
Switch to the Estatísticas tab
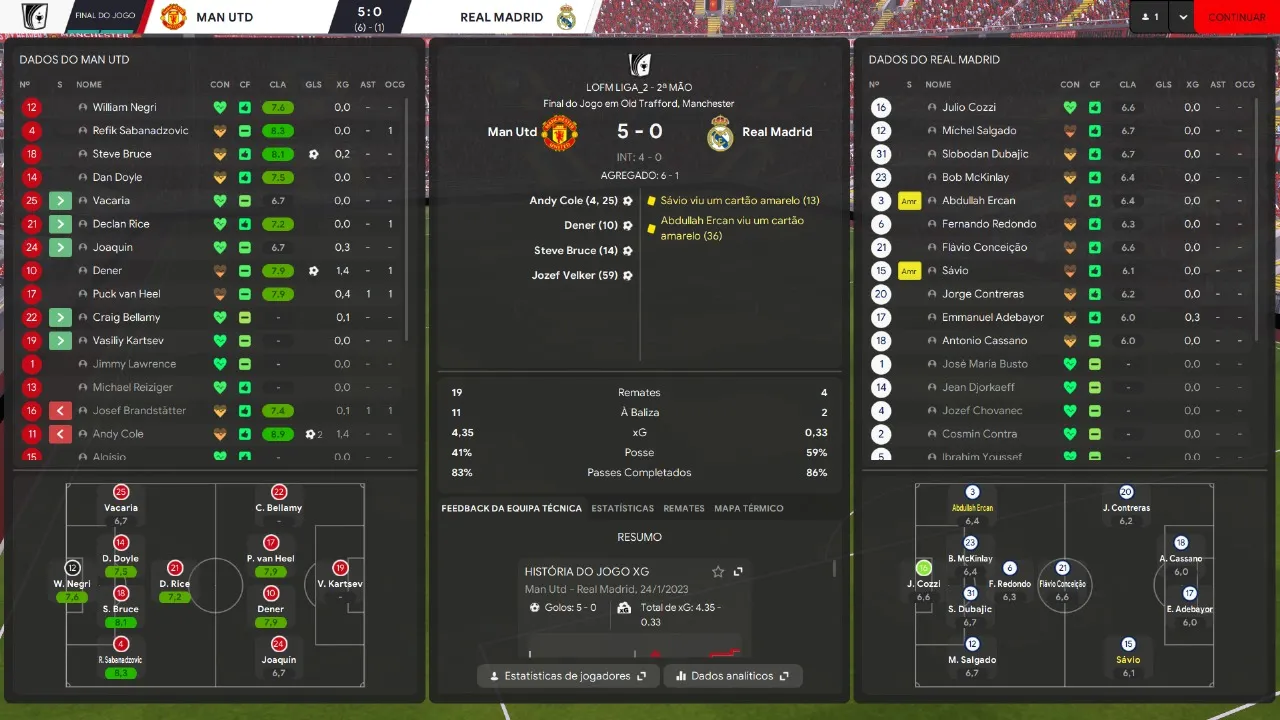[x=622, y=508]
